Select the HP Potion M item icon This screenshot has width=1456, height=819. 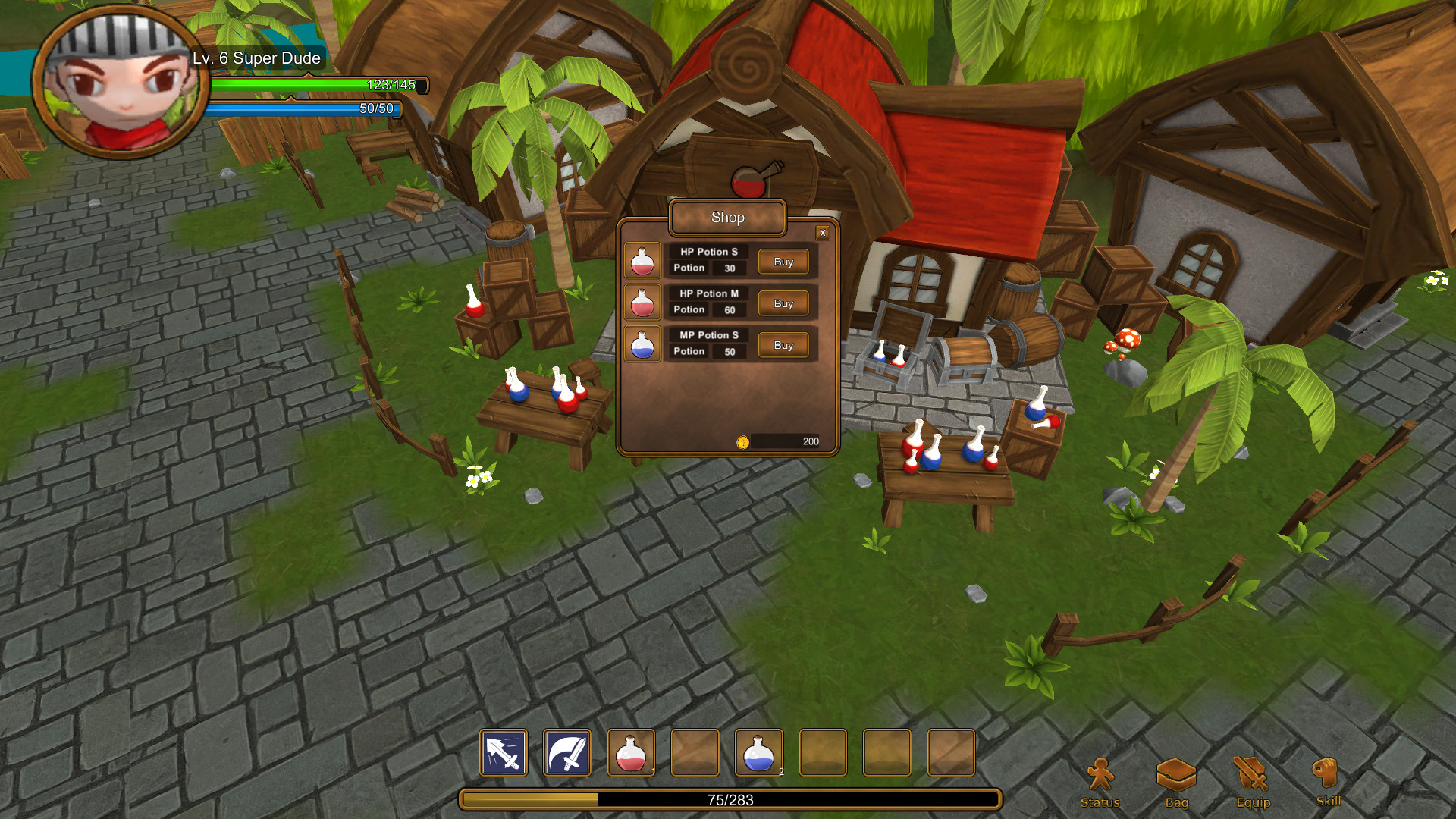[x=642, y=303]
